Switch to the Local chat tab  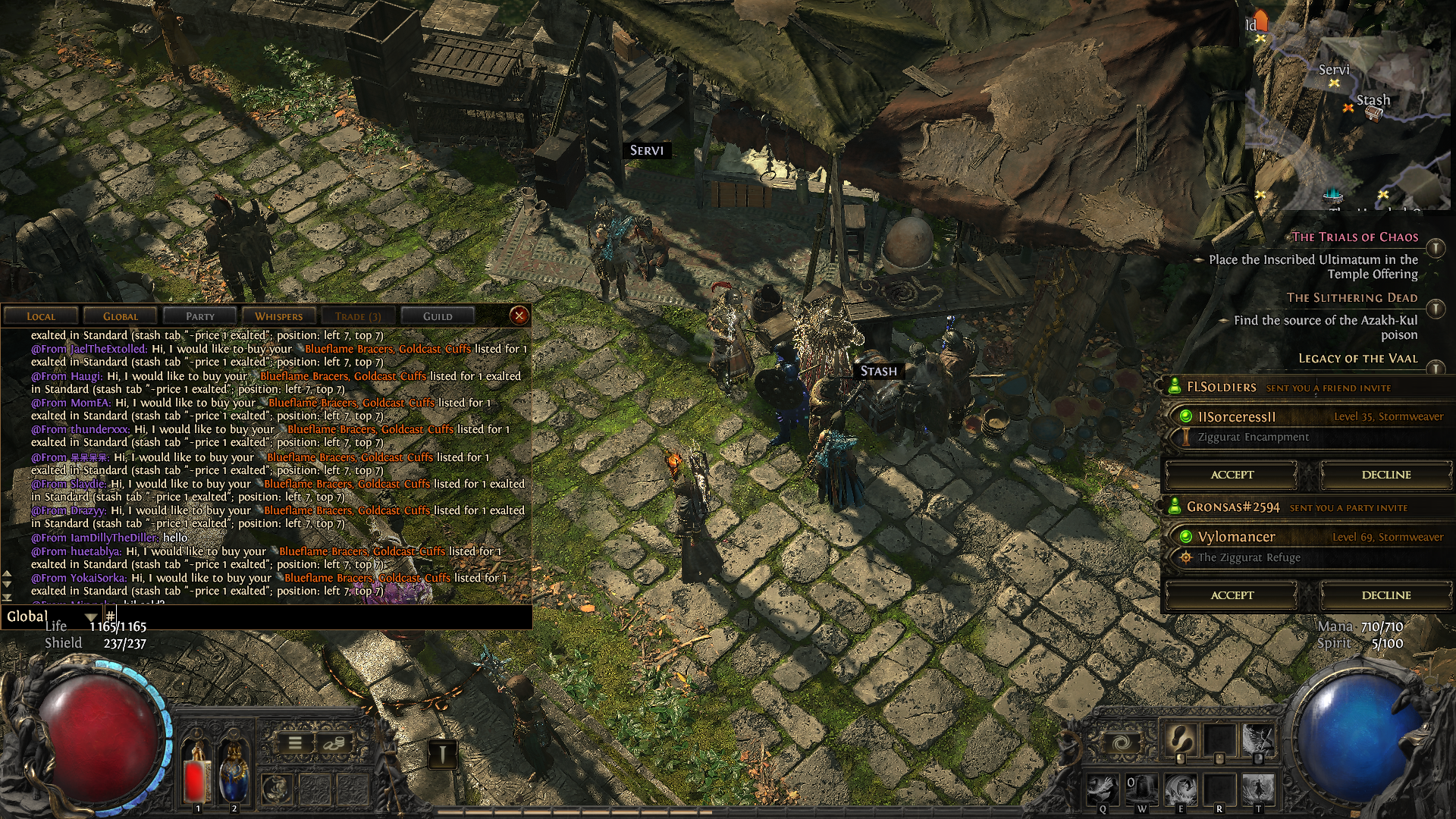(41, 316)
